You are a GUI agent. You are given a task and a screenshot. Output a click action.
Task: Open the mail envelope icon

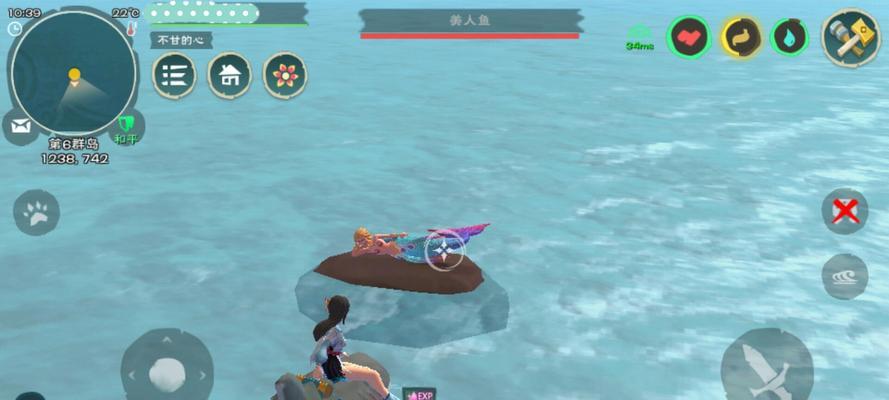click(19, 126)
